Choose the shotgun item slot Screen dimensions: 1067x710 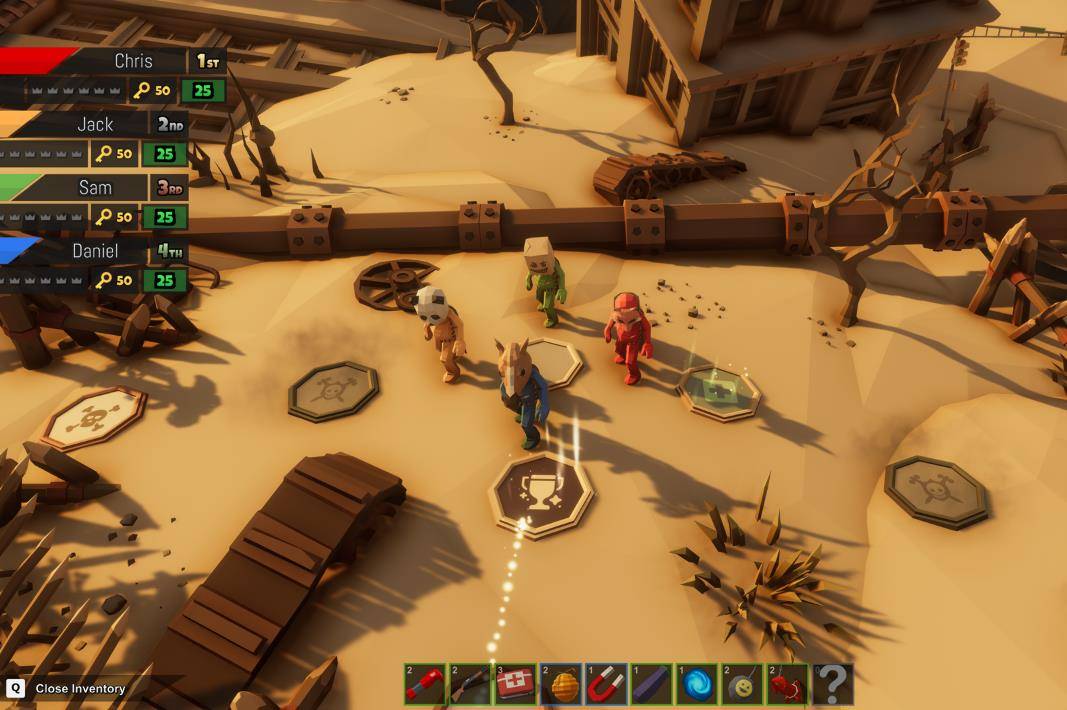click(469, 684)
